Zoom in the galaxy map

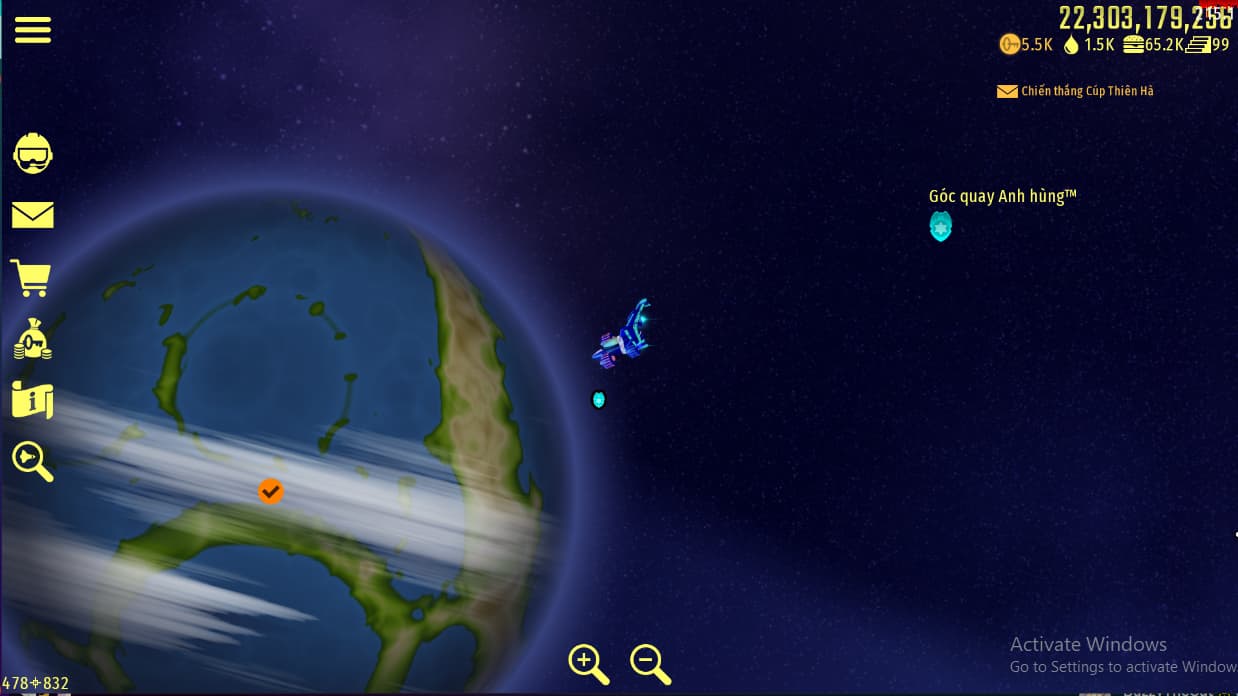588,663
